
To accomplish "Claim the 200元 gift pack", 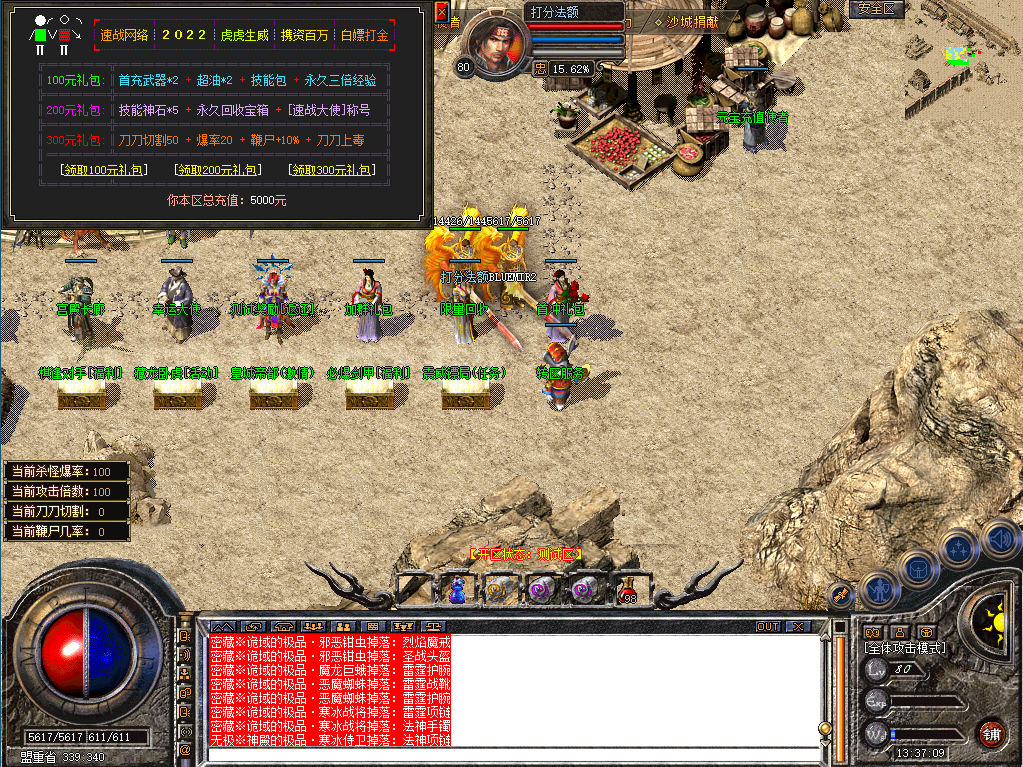I will tap(217, 170).
